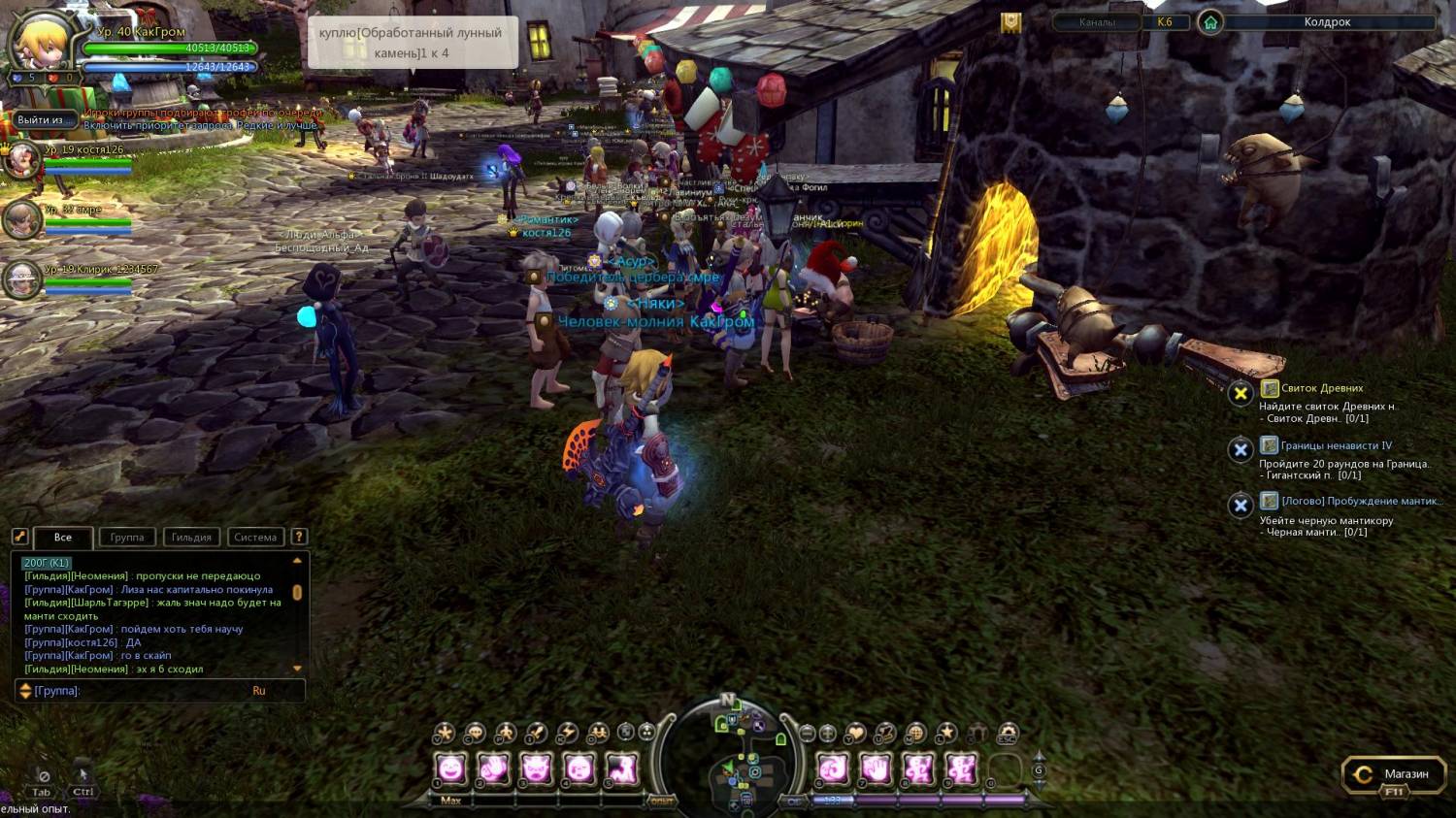Open the Магазин shop button

[1393, 774]
